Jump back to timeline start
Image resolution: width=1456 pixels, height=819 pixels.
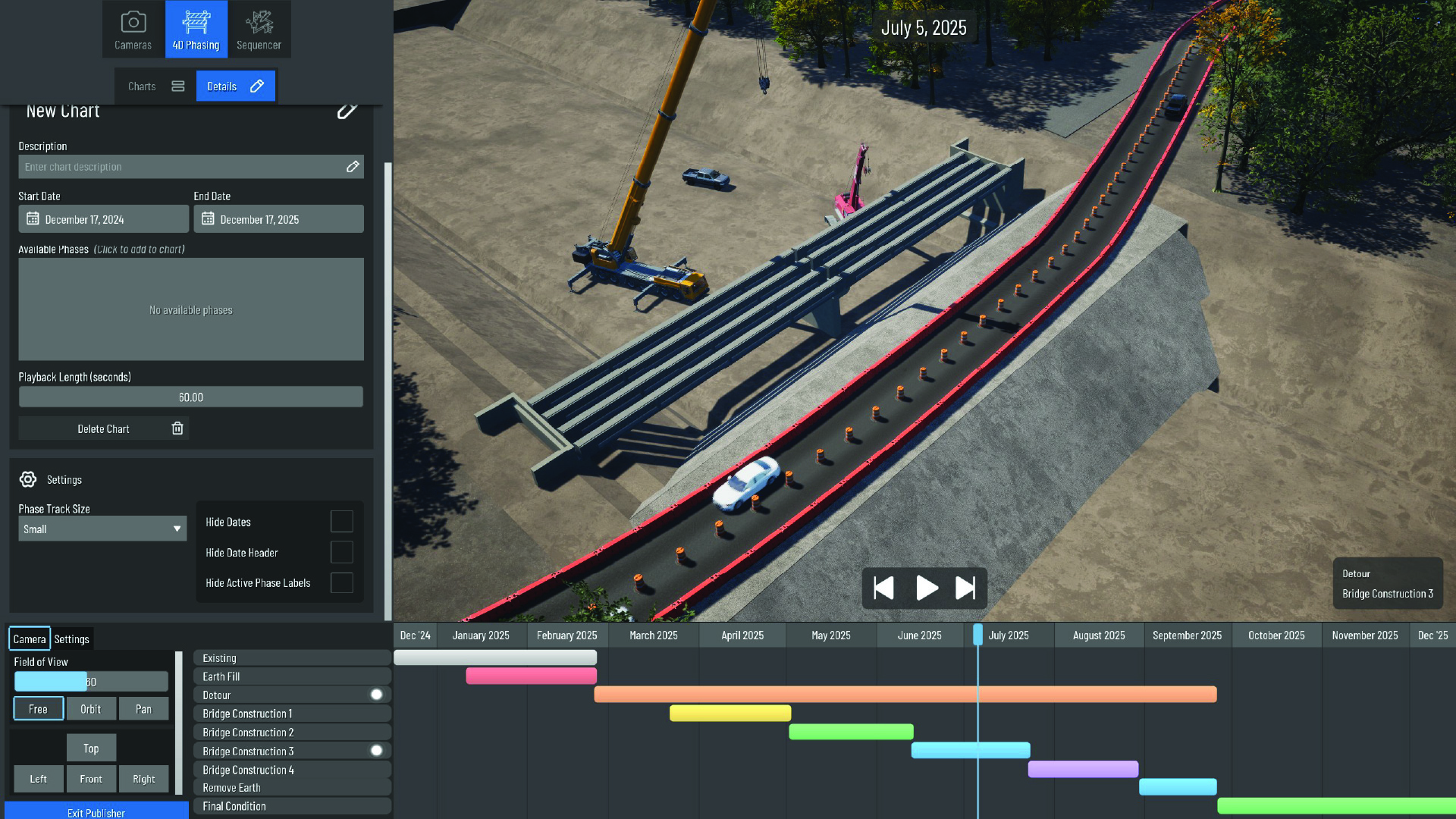point(884,588)
